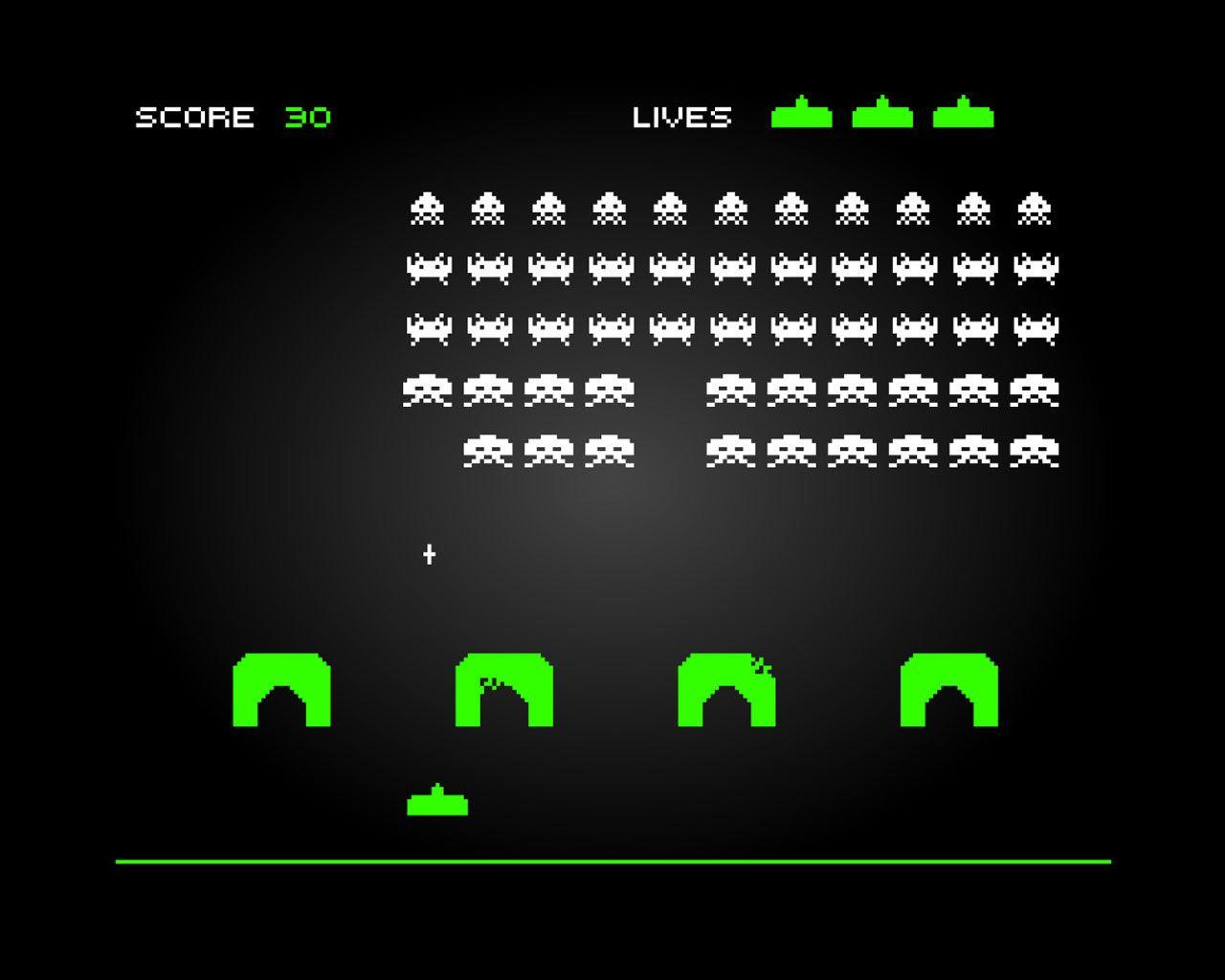
Task: Click the center crab alien in second row
Action: click(731, 267)
